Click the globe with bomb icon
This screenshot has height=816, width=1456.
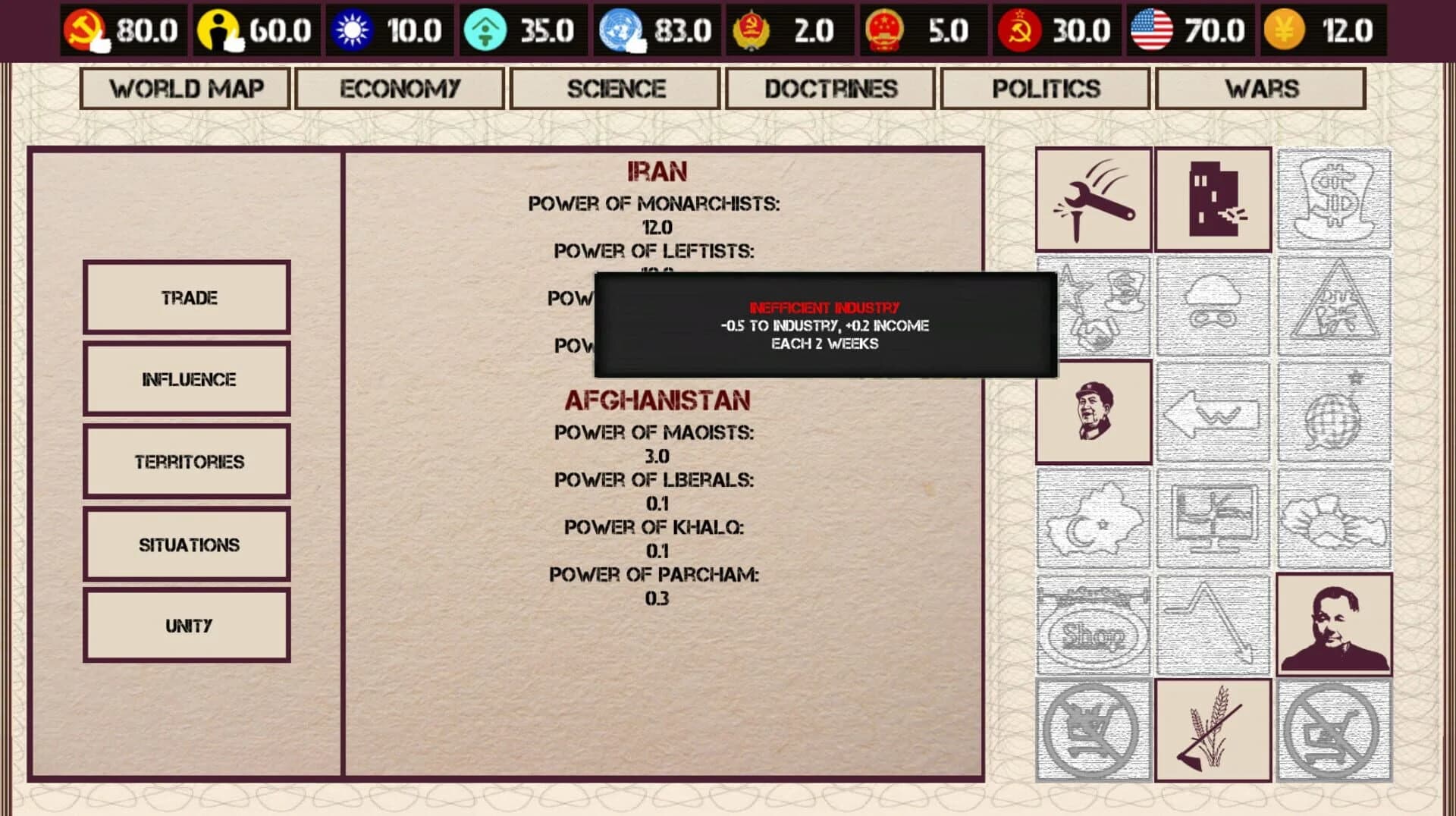click(1335, 413)
